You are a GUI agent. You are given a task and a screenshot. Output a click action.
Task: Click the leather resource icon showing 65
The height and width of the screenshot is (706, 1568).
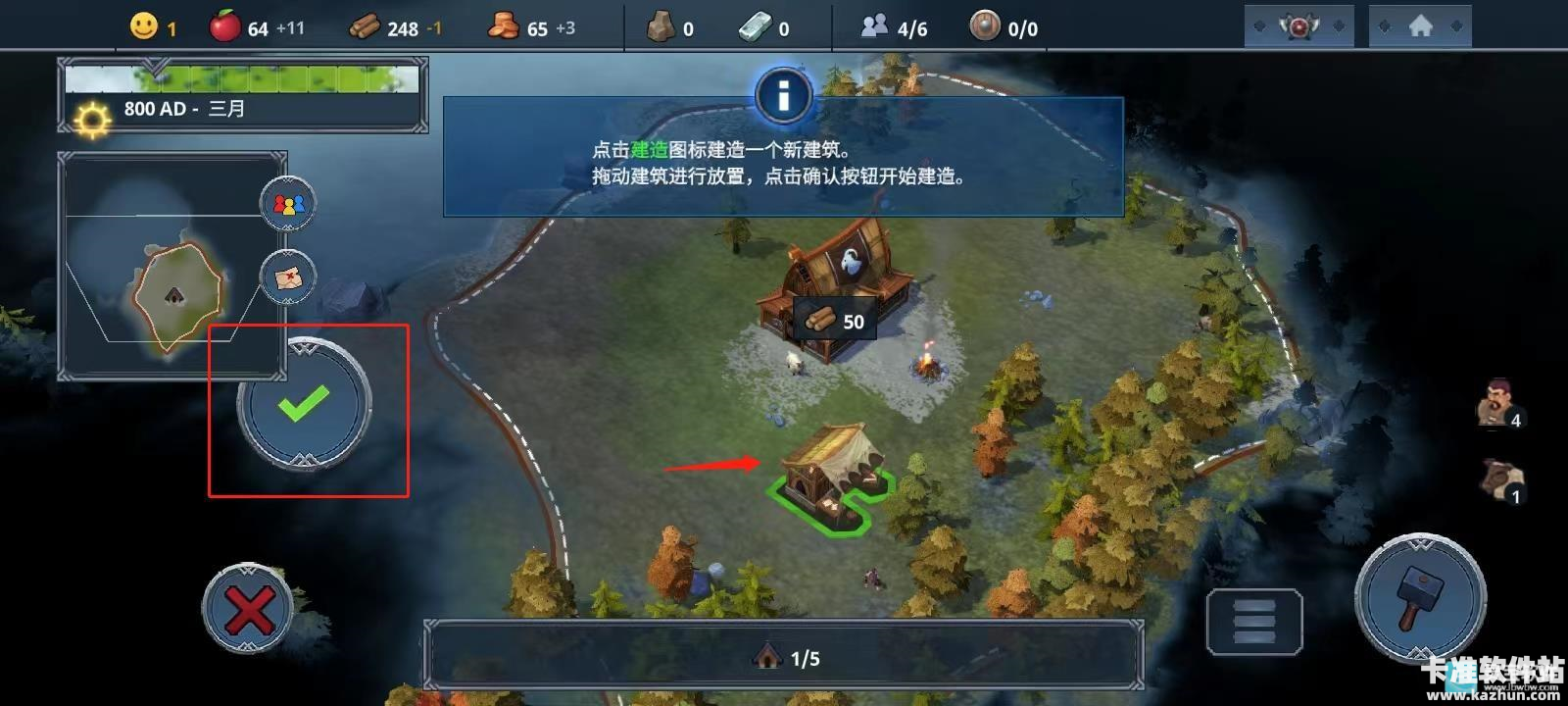pos(505,26)
